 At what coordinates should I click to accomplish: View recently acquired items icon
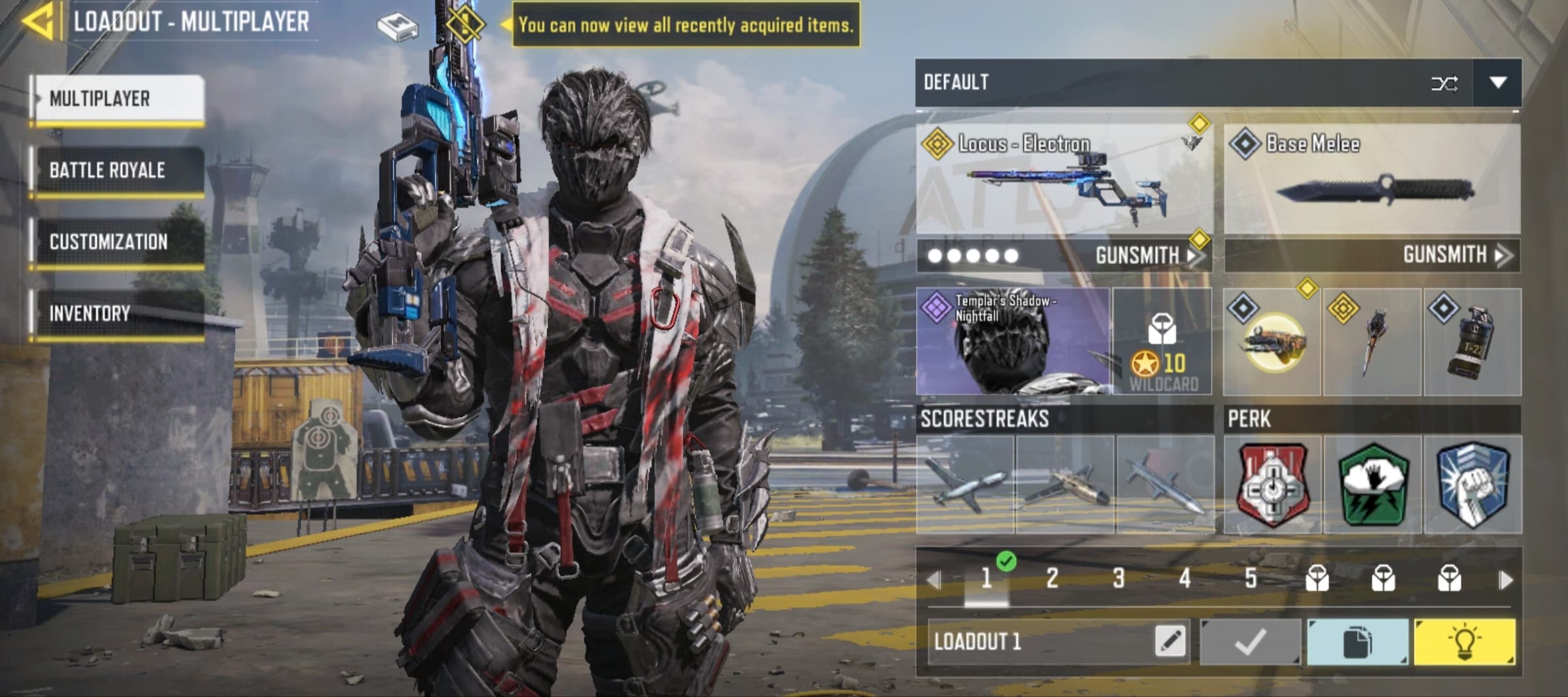tap(398, 26)
